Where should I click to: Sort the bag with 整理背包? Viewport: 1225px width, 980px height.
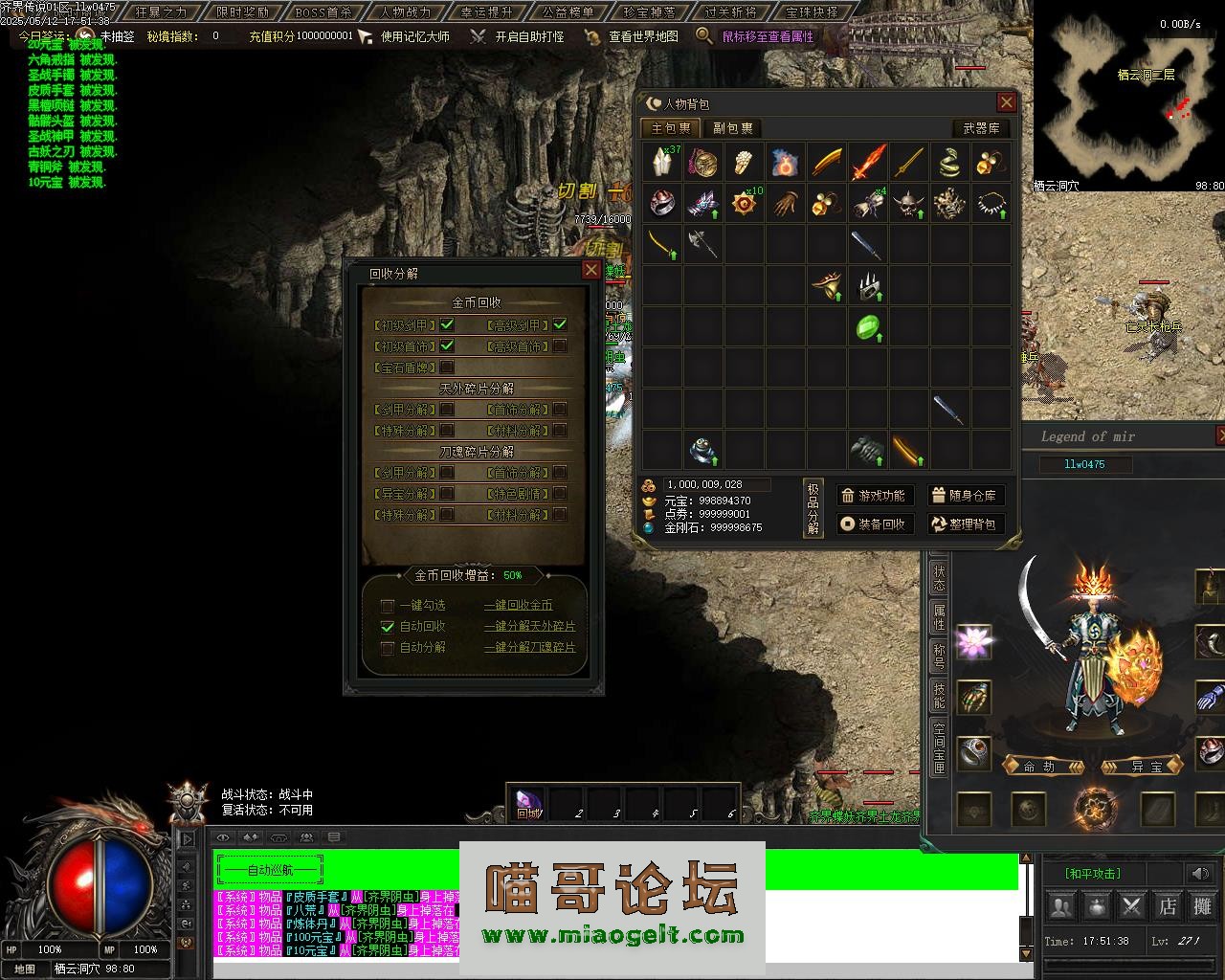click(964, 523)
